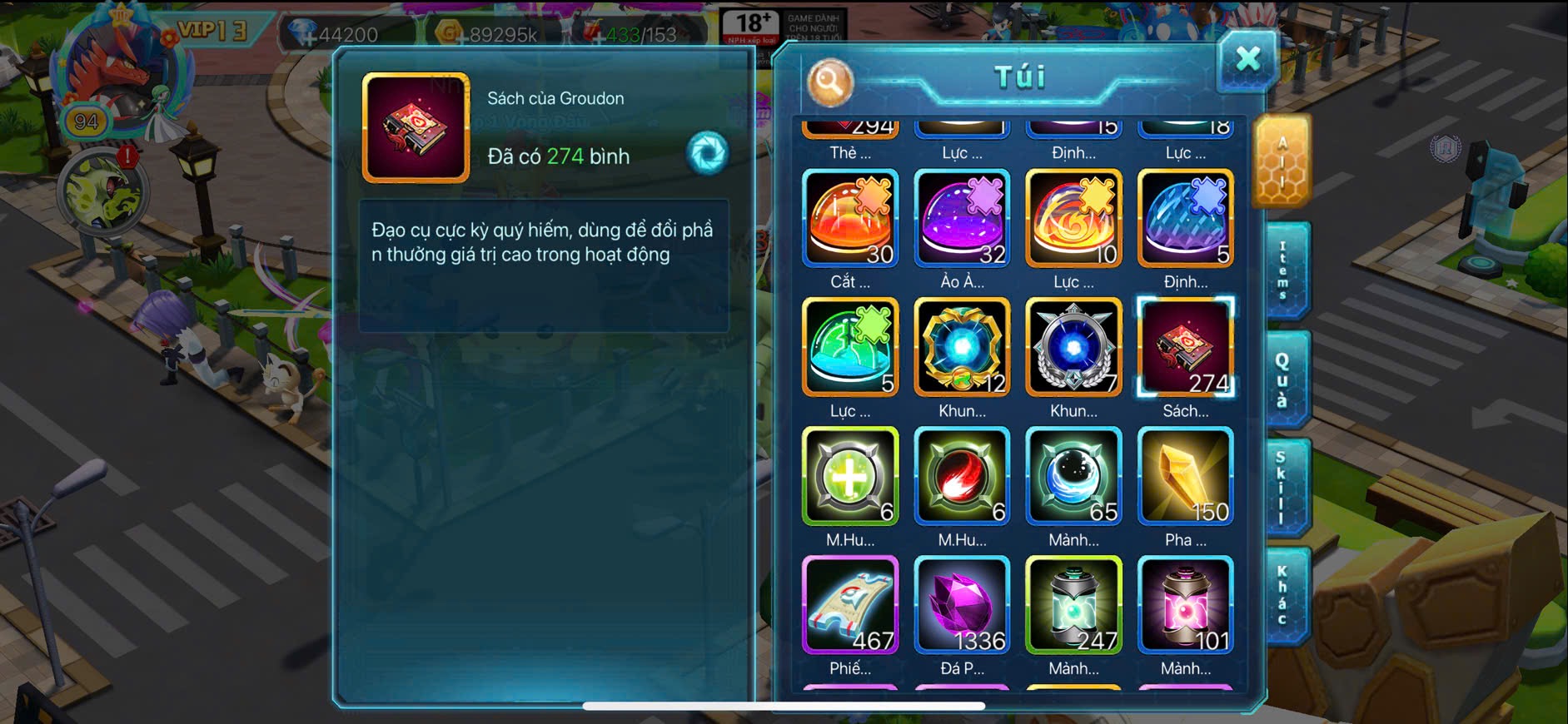Tap the round blue swirl button

[x=707, y=153]
